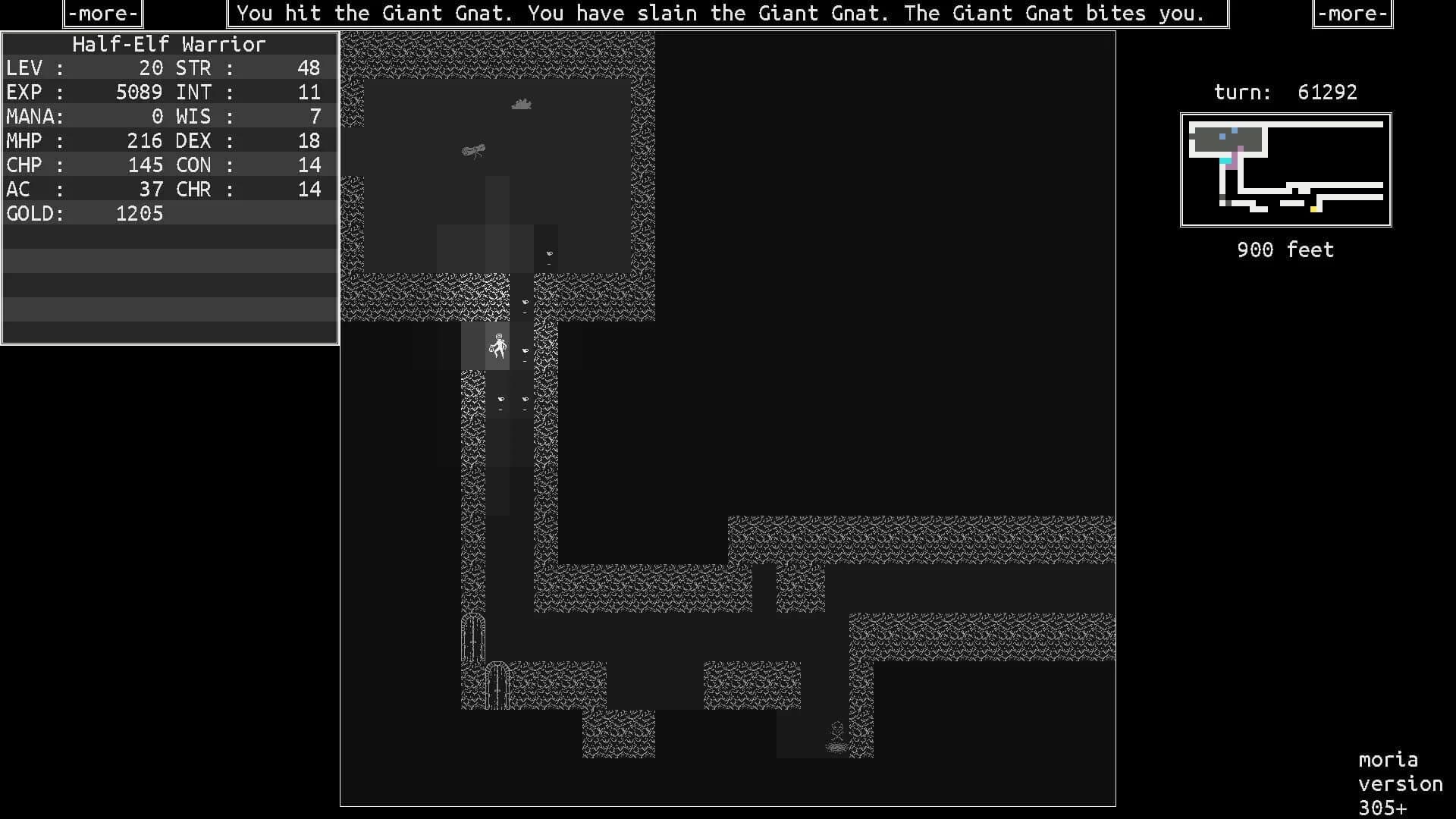Image resolution: width=1456 pixels, height=819 pixels.
Task: Click the moria version 305+ label
Action: [1399, 783]
